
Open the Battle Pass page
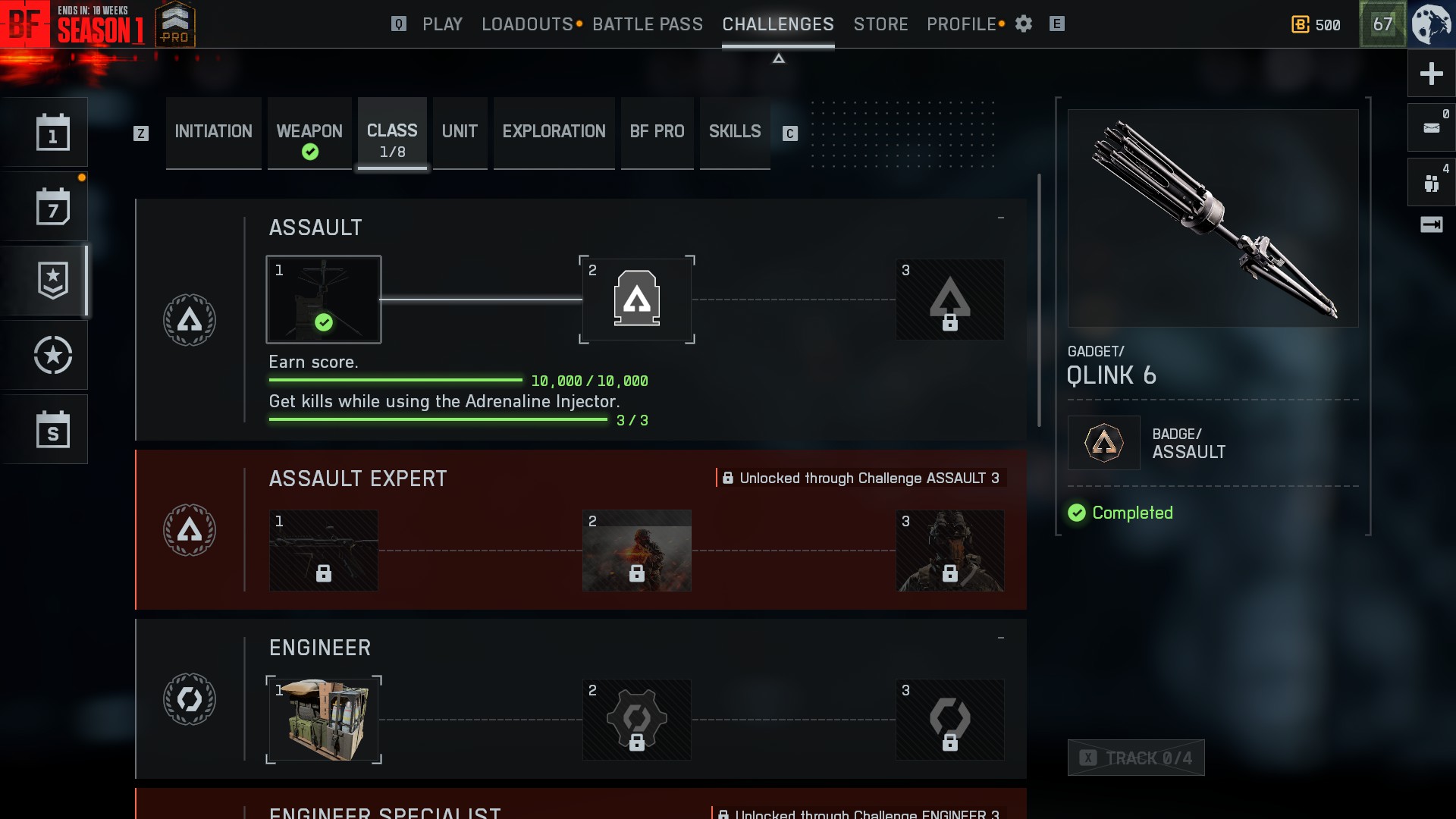pos(648,24)
